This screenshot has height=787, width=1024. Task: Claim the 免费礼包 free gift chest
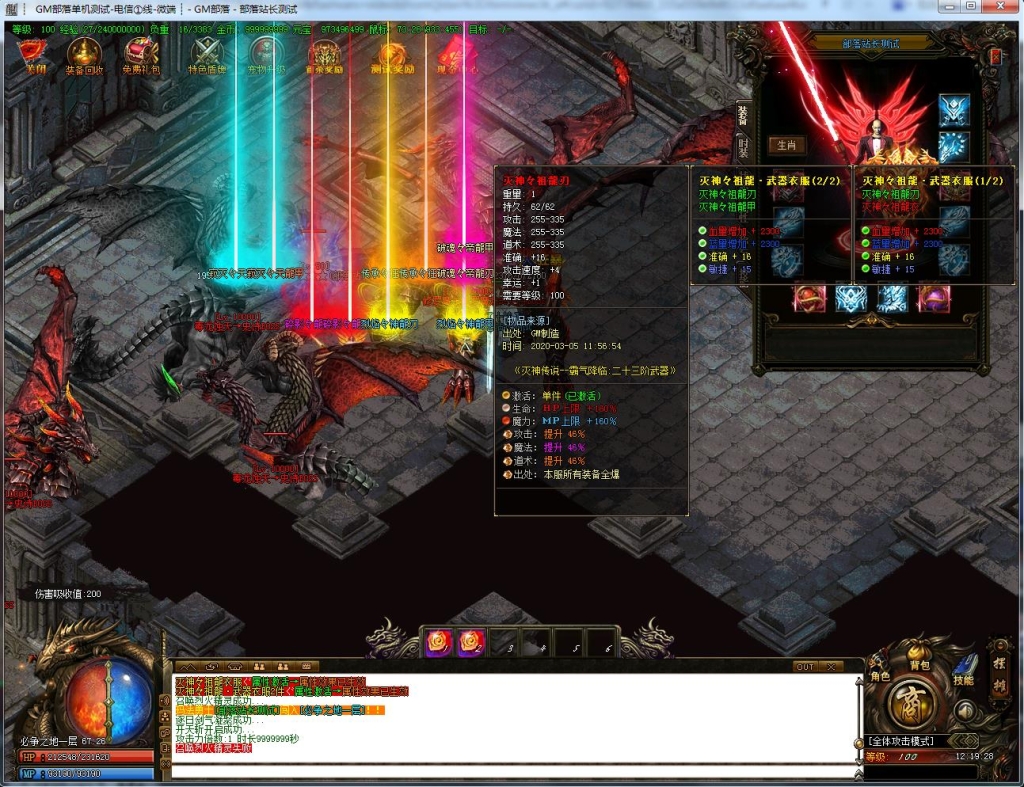tap(141, 54)
